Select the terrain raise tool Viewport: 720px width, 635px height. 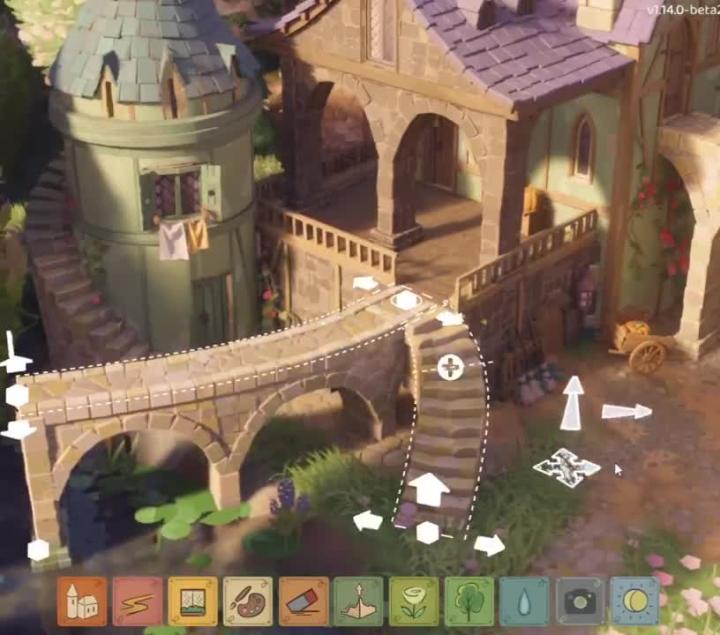pyautogui.click(x=359, y=601)
